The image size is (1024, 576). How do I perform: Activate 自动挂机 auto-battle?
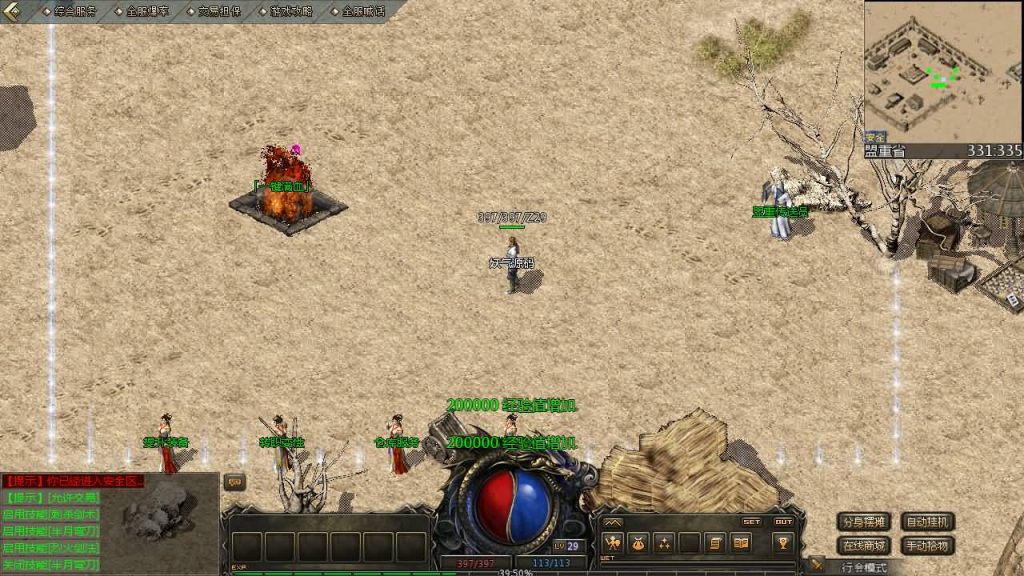[x=927, y=522]
